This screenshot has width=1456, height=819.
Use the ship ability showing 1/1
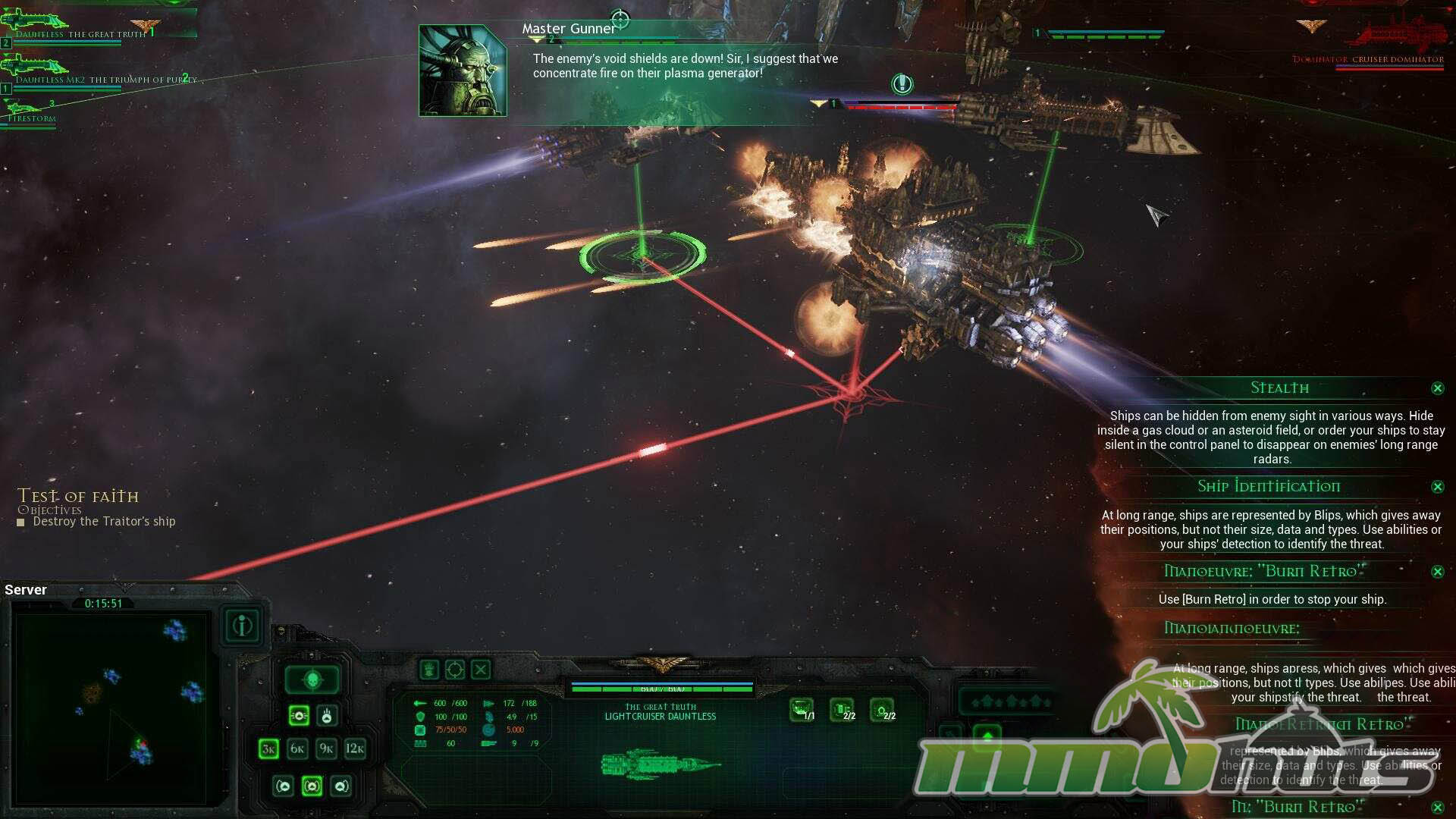click(802, 710)
